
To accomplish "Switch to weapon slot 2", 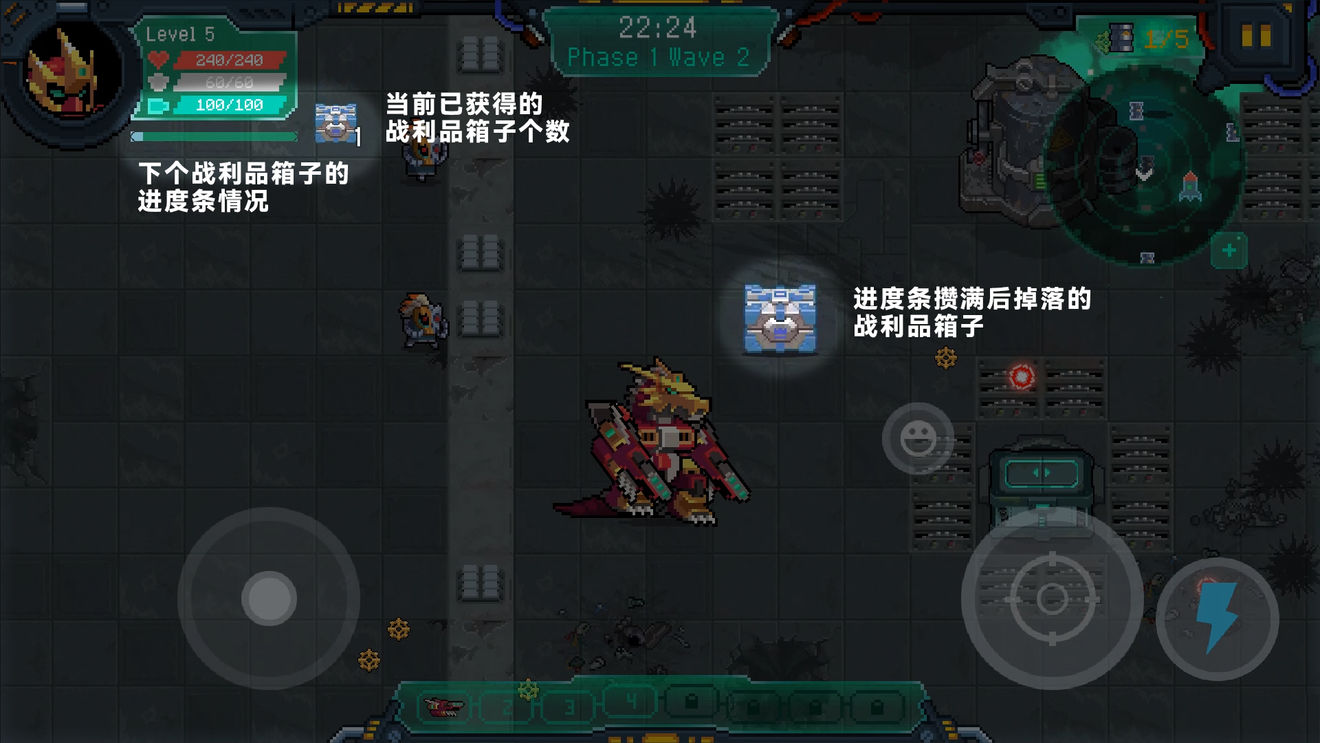I will point(507,707).
